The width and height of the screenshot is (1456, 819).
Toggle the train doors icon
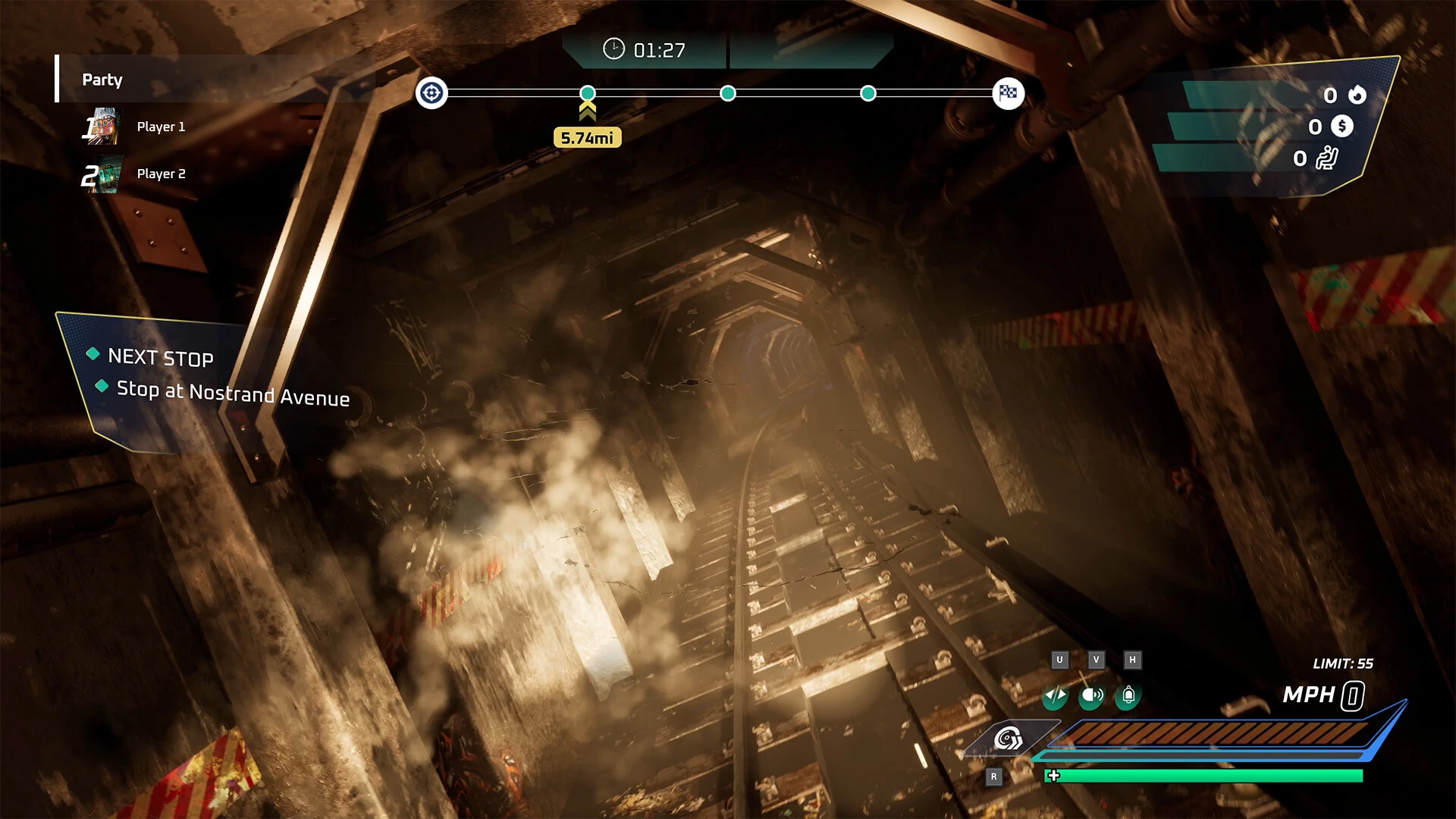tap(1055, 695)
